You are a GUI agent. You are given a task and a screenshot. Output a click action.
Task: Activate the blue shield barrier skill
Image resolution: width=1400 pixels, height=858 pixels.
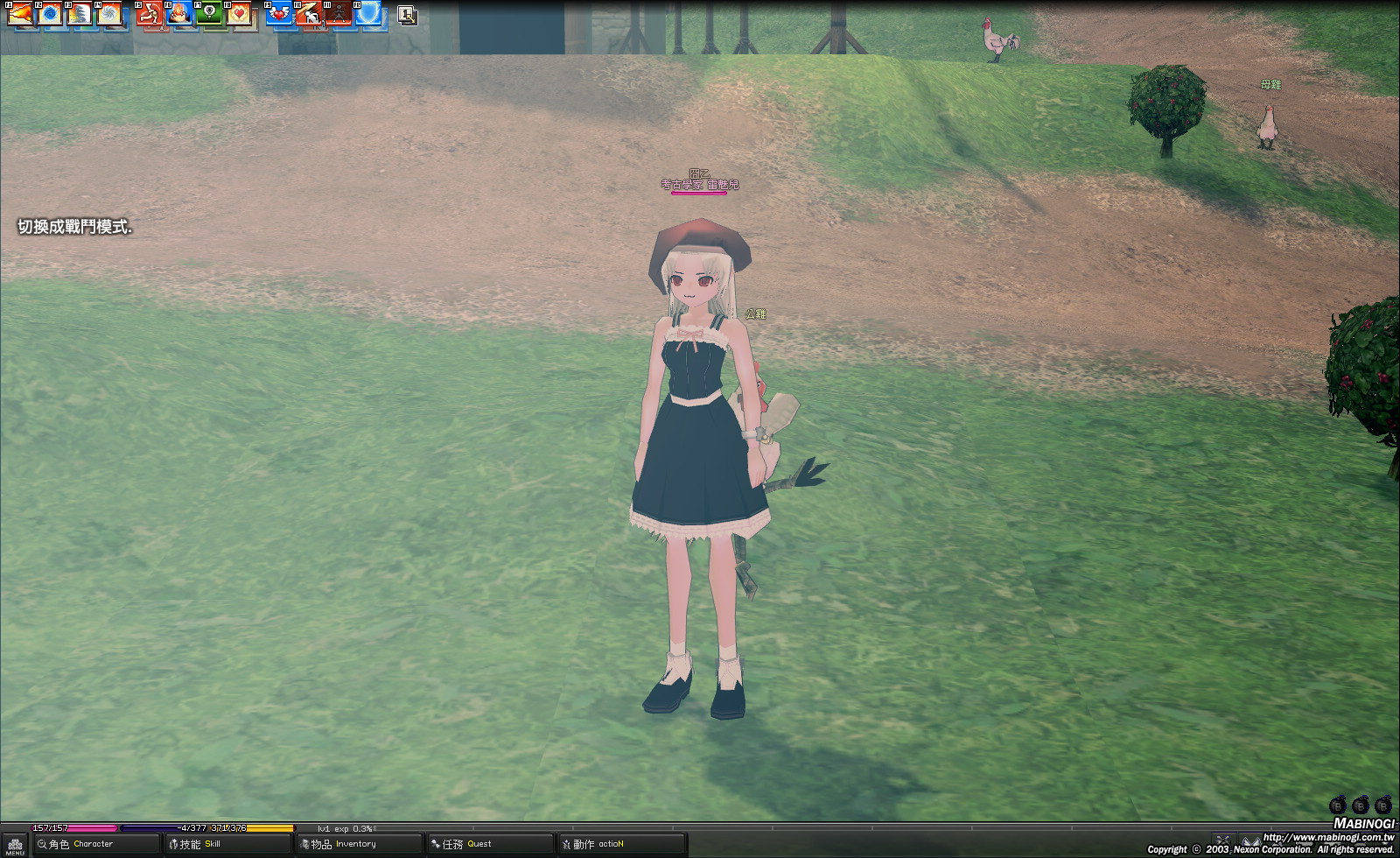369,14
